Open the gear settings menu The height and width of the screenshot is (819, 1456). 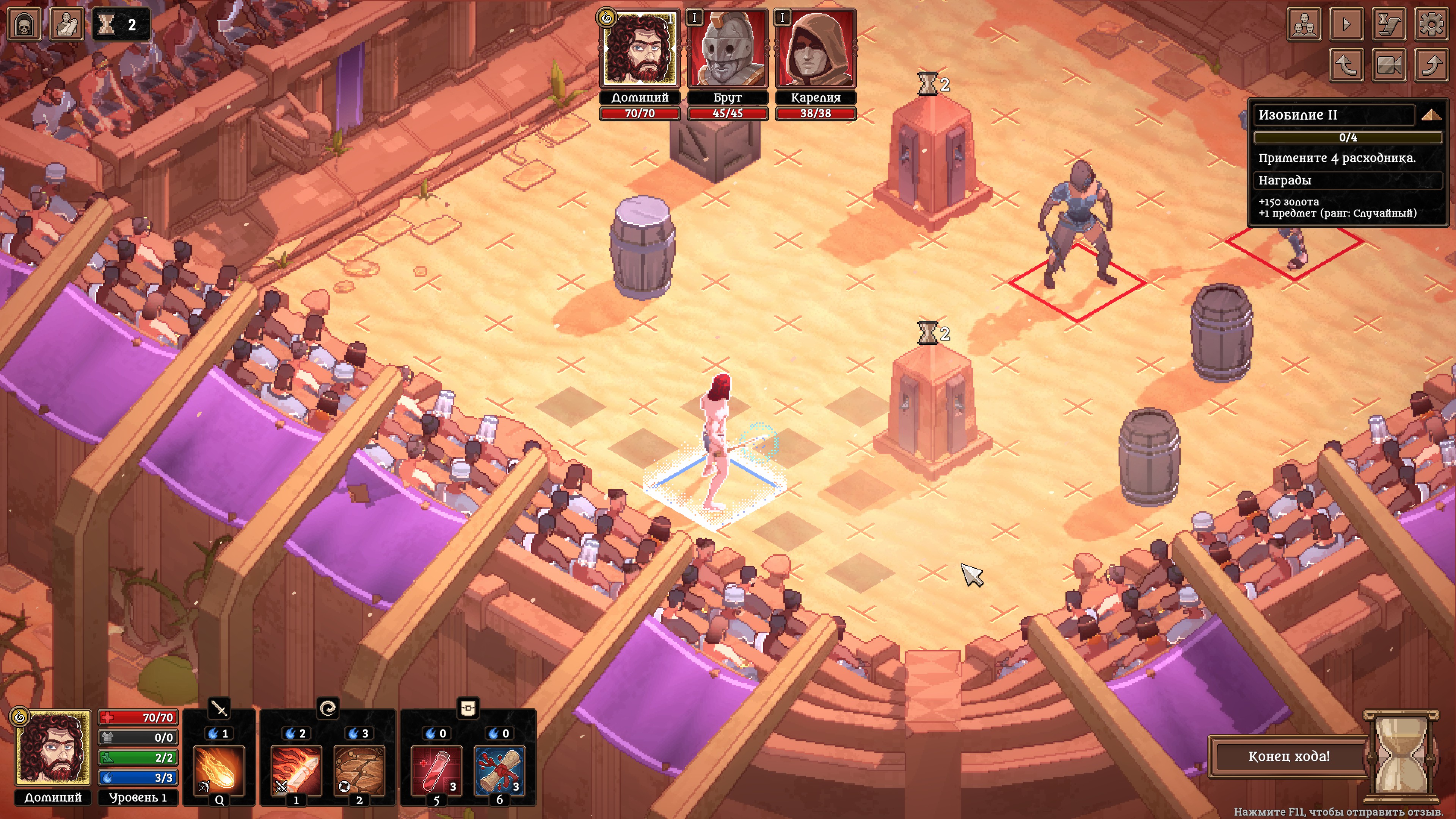(x=1431, y=24)
